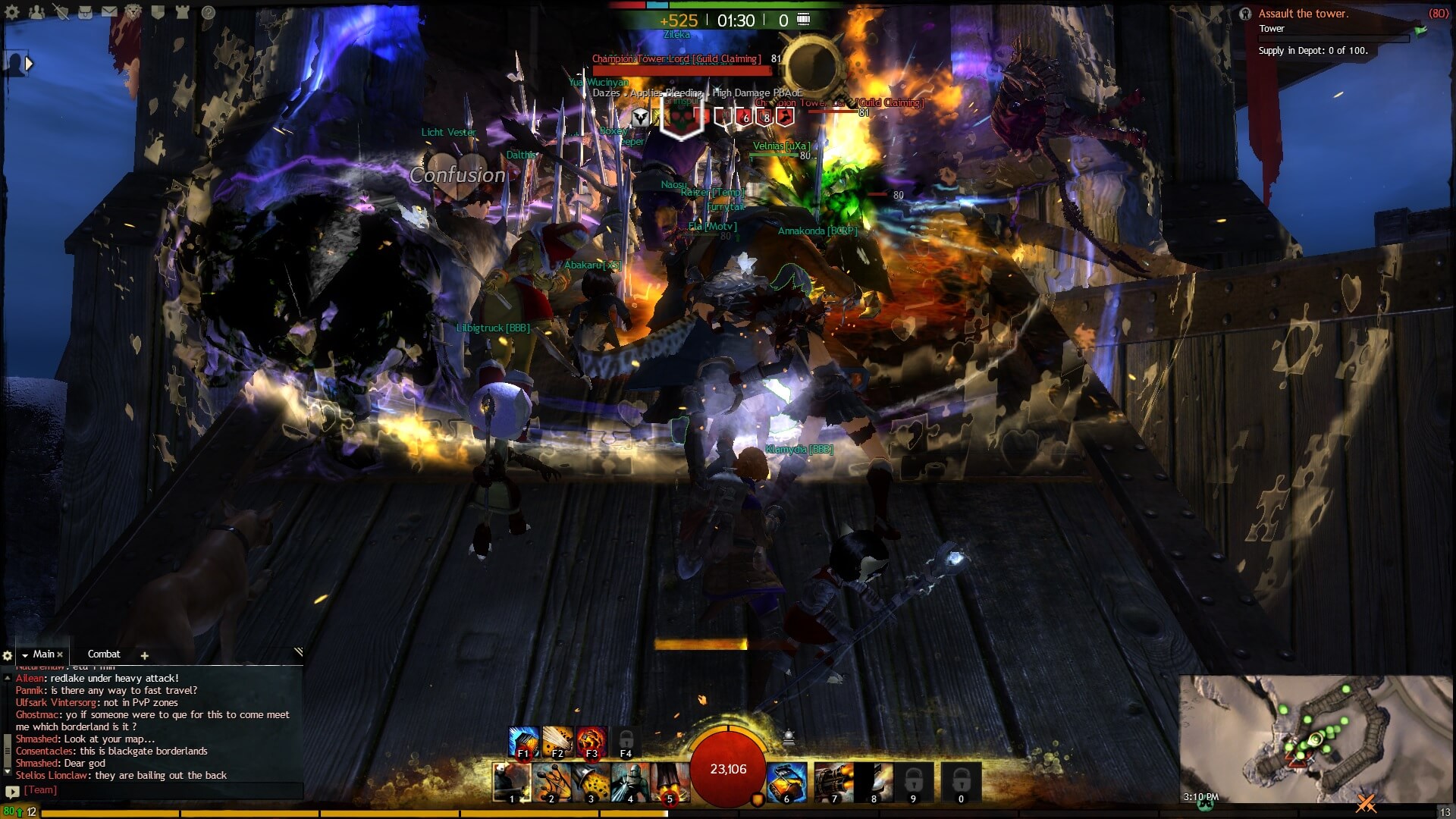The width and height of the screenshot is (1456, 819).
Task: Open the chat settings gear icon
Action: point(8,654)
